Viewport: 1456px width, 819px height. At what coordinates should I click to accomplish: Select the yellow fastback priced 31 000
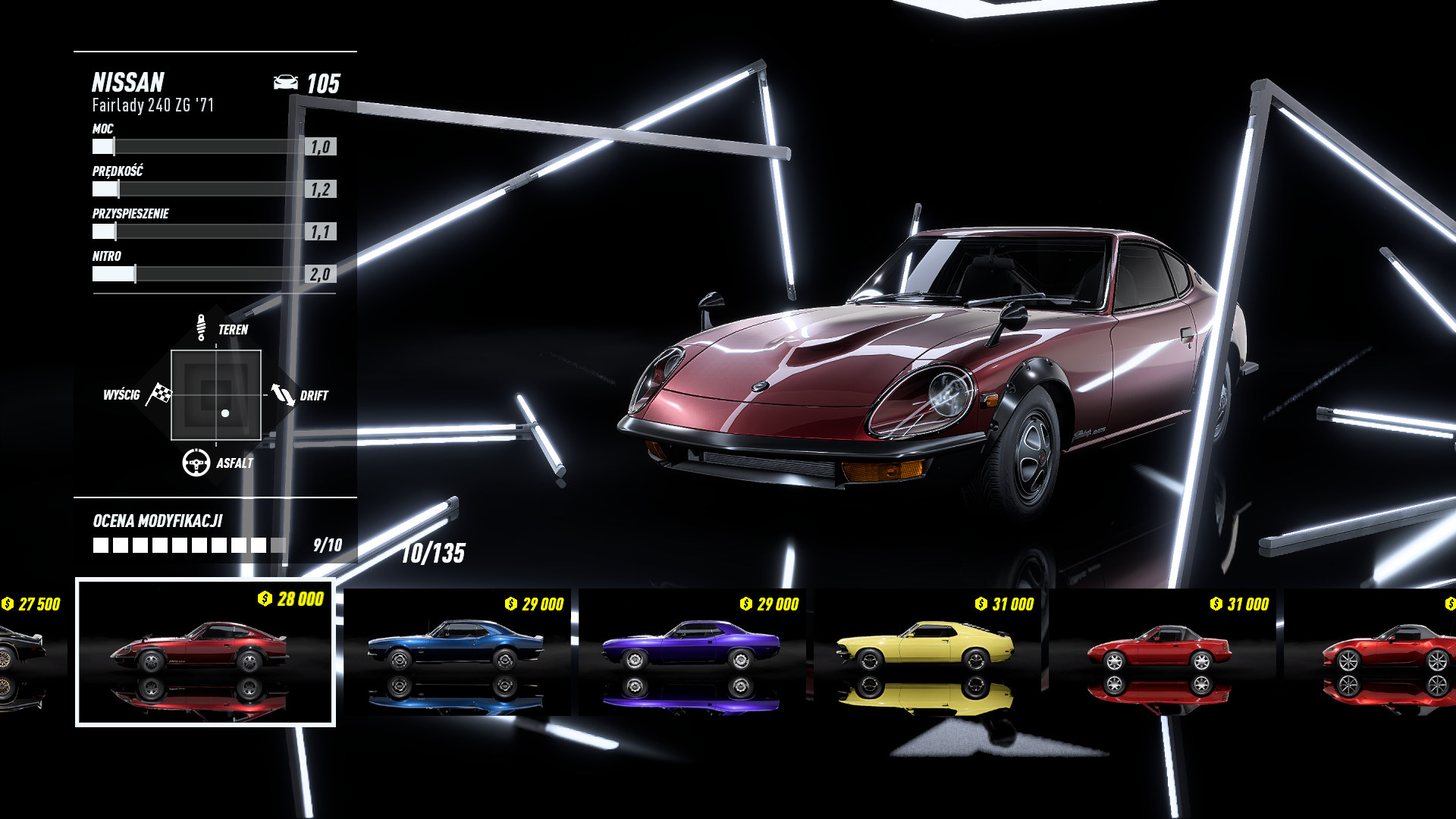[927, 652]
